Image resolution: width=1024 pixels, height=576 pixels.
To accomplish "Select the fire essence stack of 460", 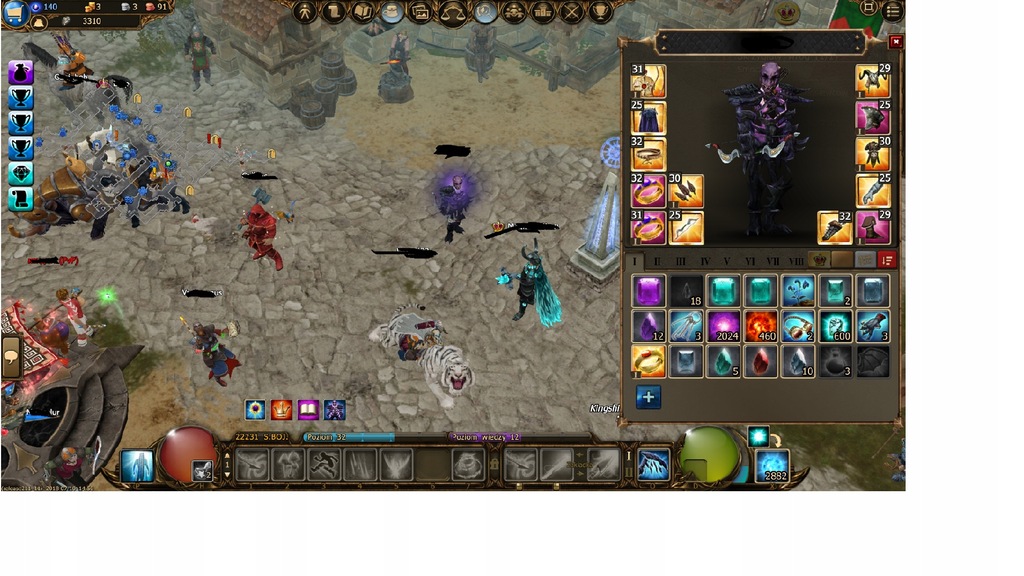I will 761,326.
